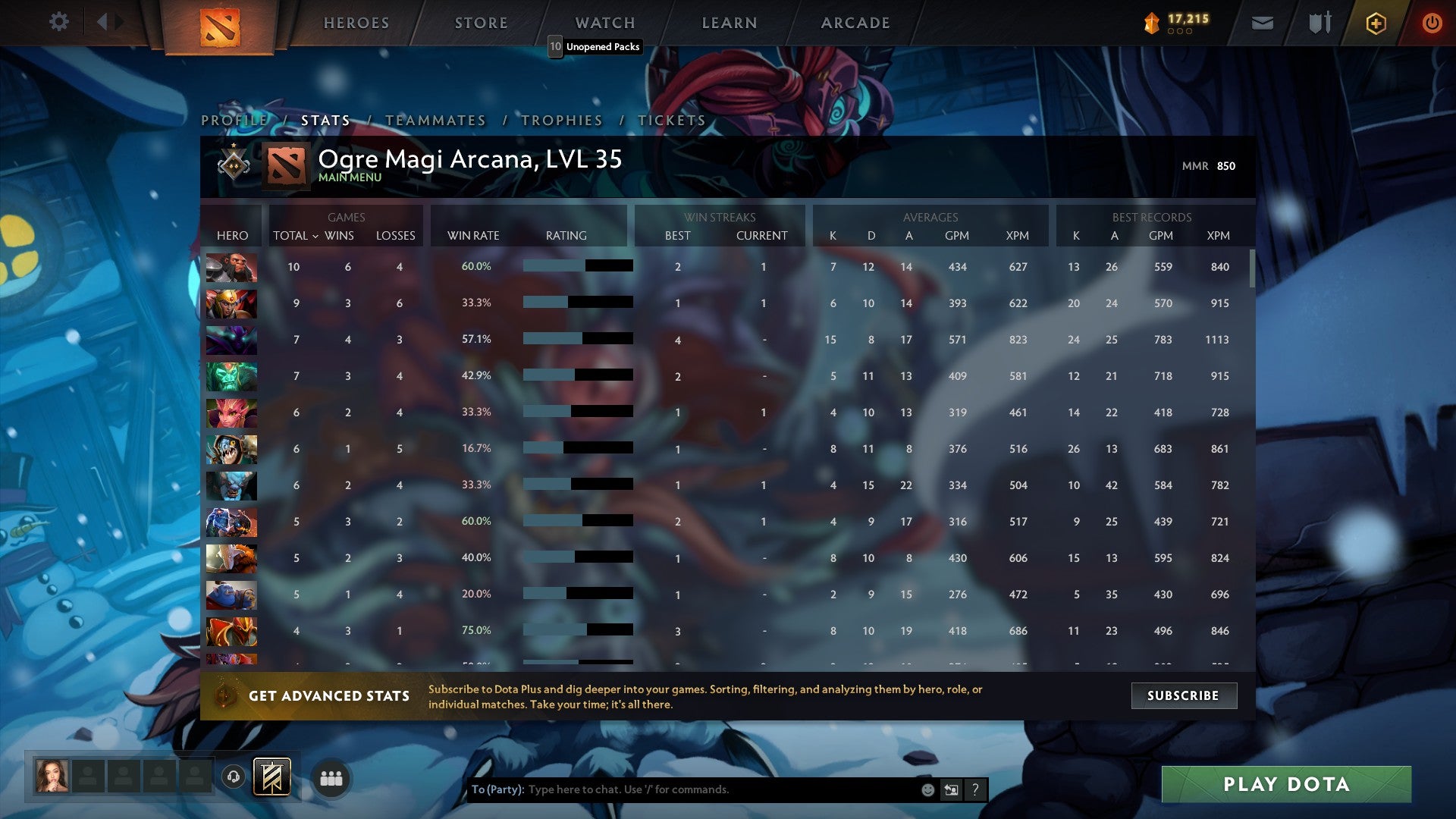Click the gold hexagonal plus icon
Viewport: 1456px width, 819px height.
1375,23
